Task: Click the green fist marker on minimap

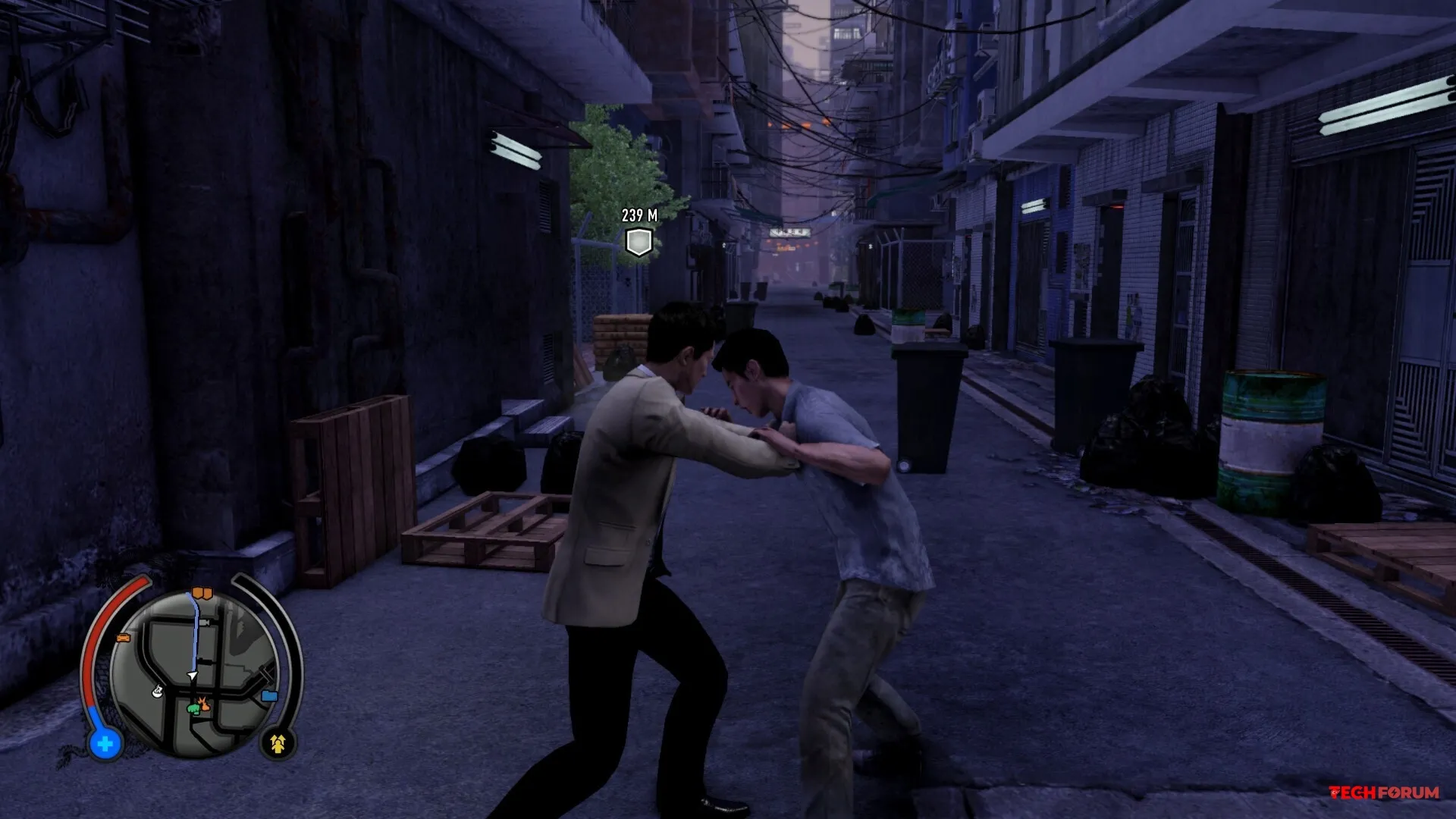Action: (x=194, y=708)
